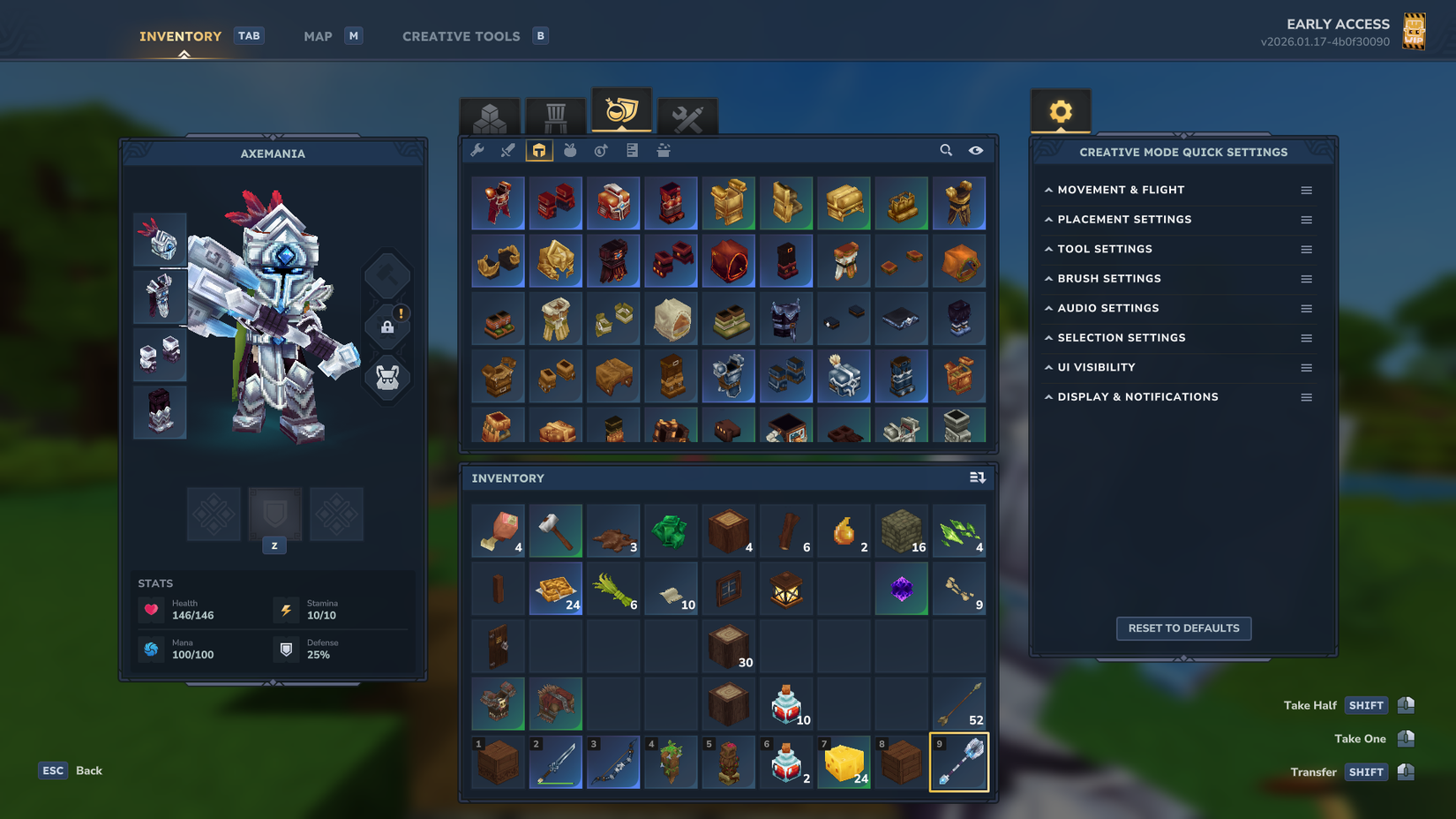Select the apple consumables filter
1456x819 pixels.
(x=569, y=151)
